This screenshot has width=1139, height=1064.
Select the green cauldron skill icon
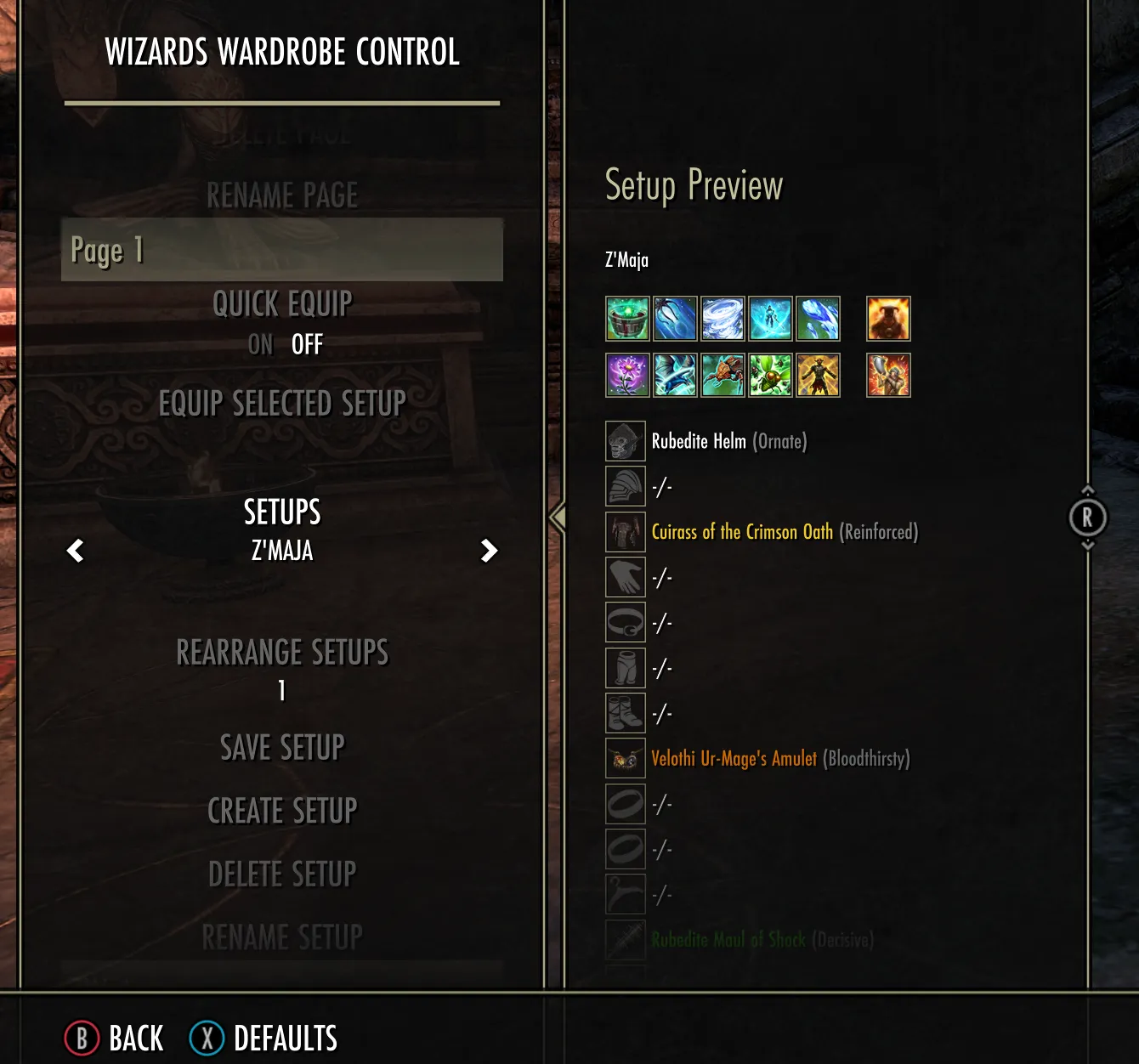[627, 319]
